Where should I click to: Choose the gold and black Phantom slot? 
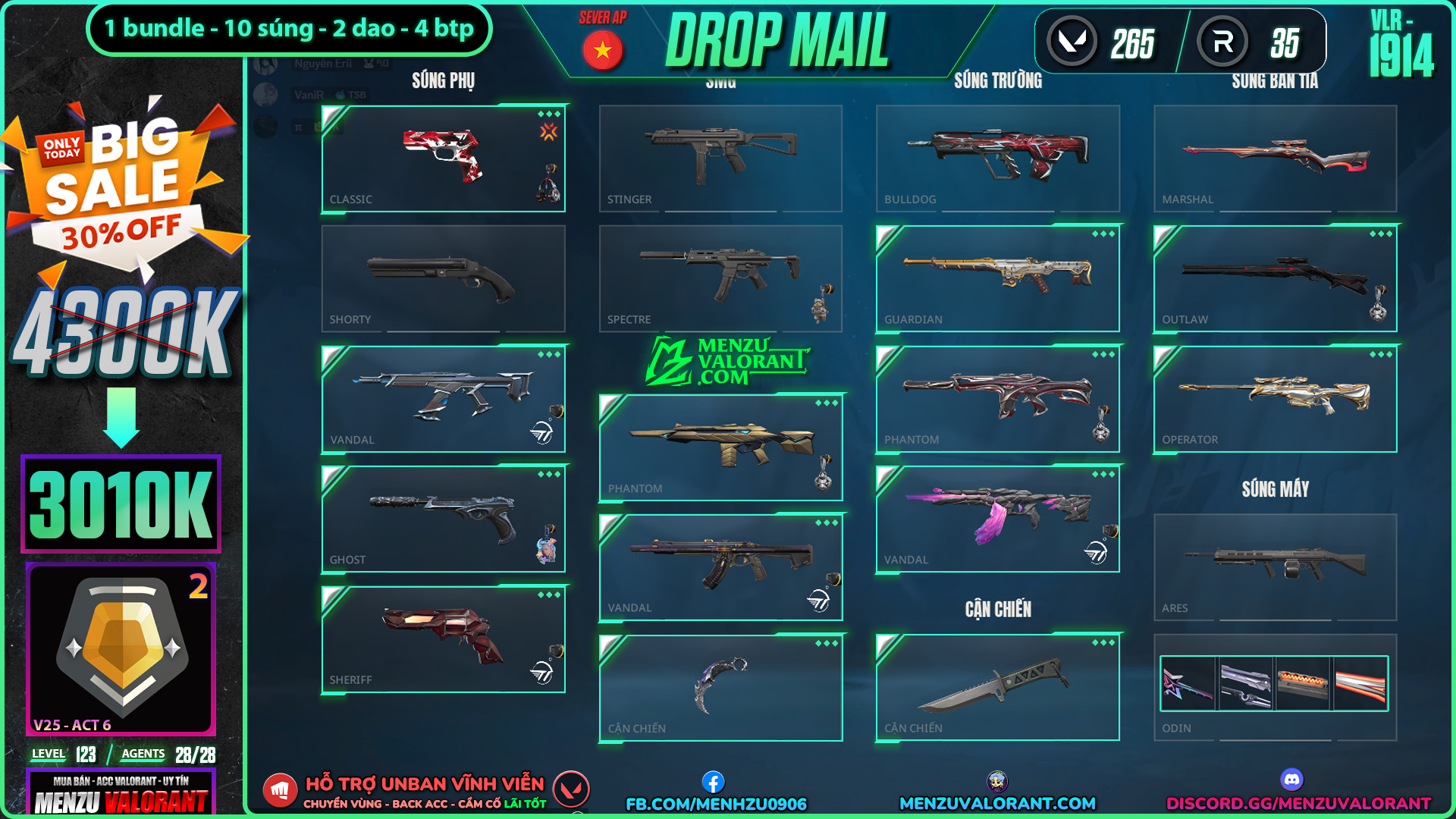click(x=720, y=447)
